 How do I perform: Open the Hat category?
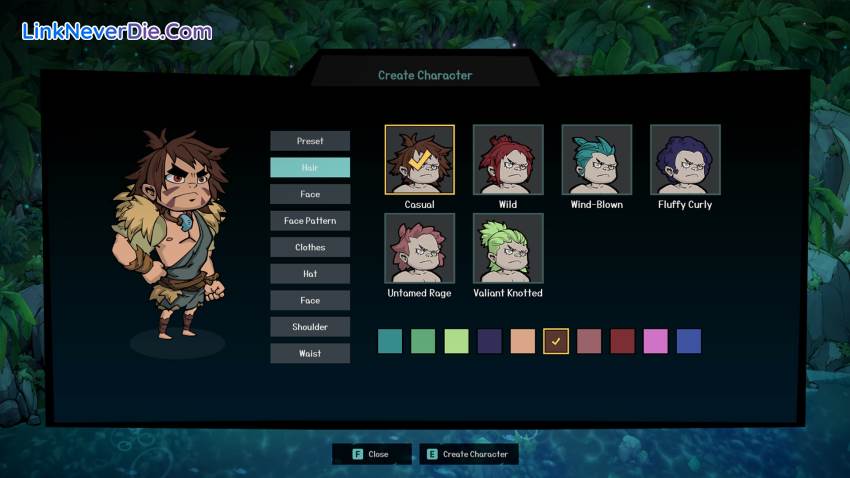click(310, 273)
